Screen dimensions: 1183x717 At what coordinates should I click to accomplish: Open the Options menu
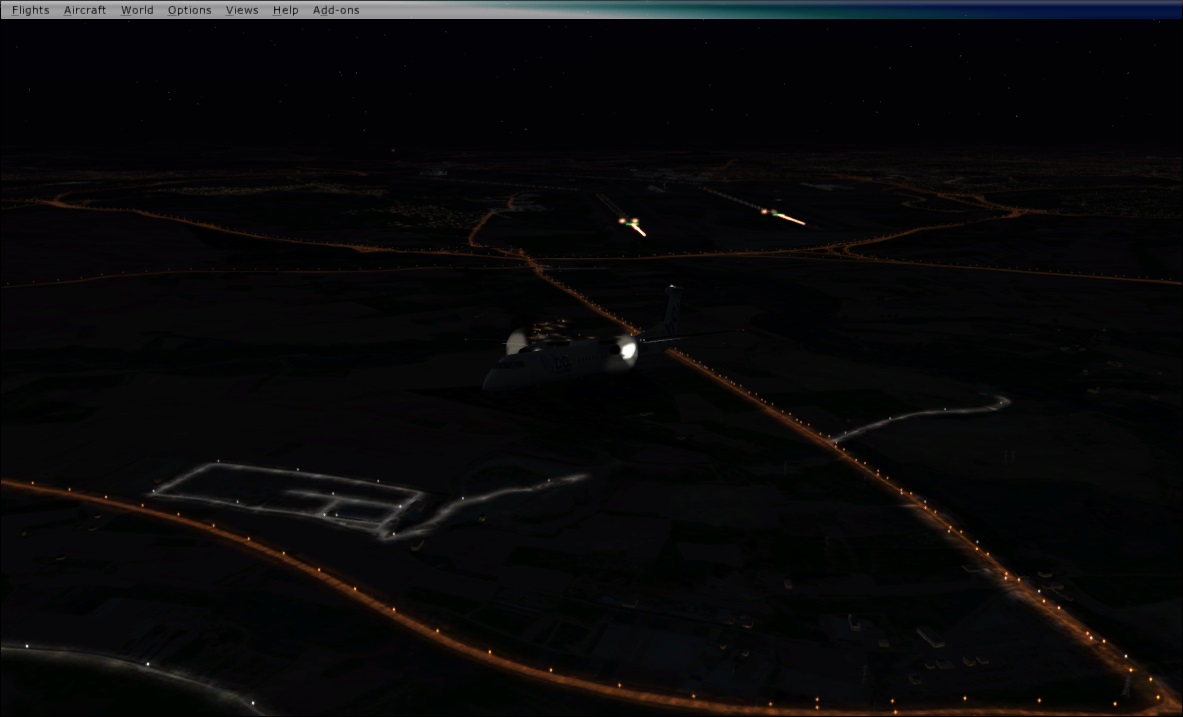tap(189, 10)
